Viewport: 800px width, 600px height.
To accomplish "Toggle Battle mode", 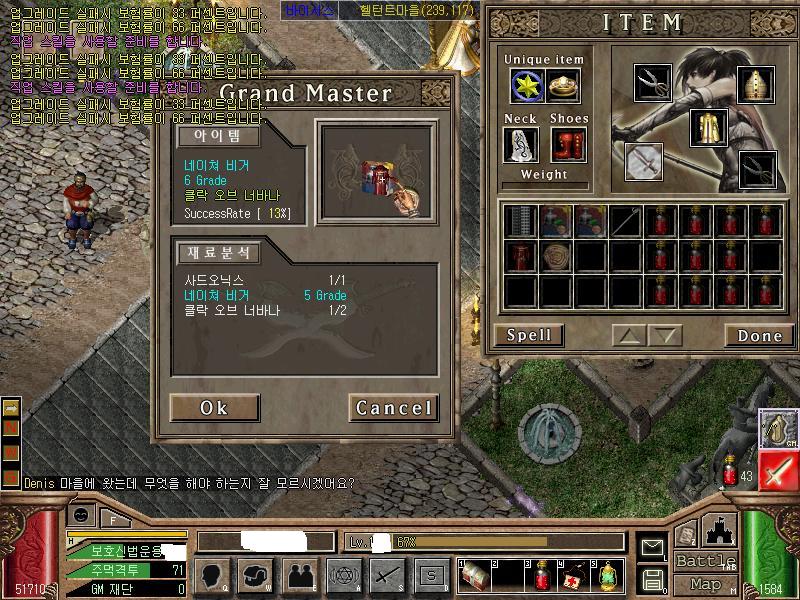I will pyautogui.click(x=705, y=561).
